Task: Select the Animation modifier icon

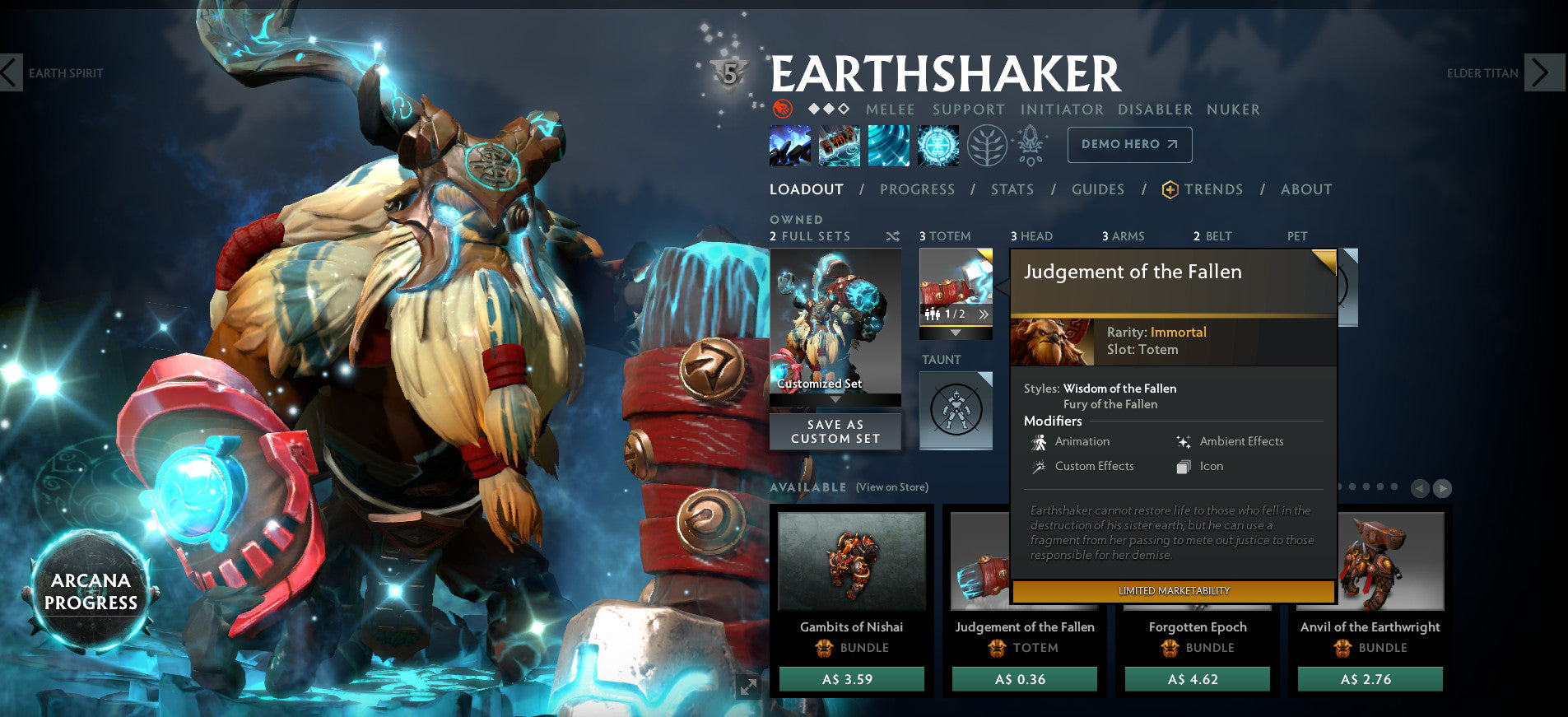Action: pyautogui.click(x=1040, y=441)
